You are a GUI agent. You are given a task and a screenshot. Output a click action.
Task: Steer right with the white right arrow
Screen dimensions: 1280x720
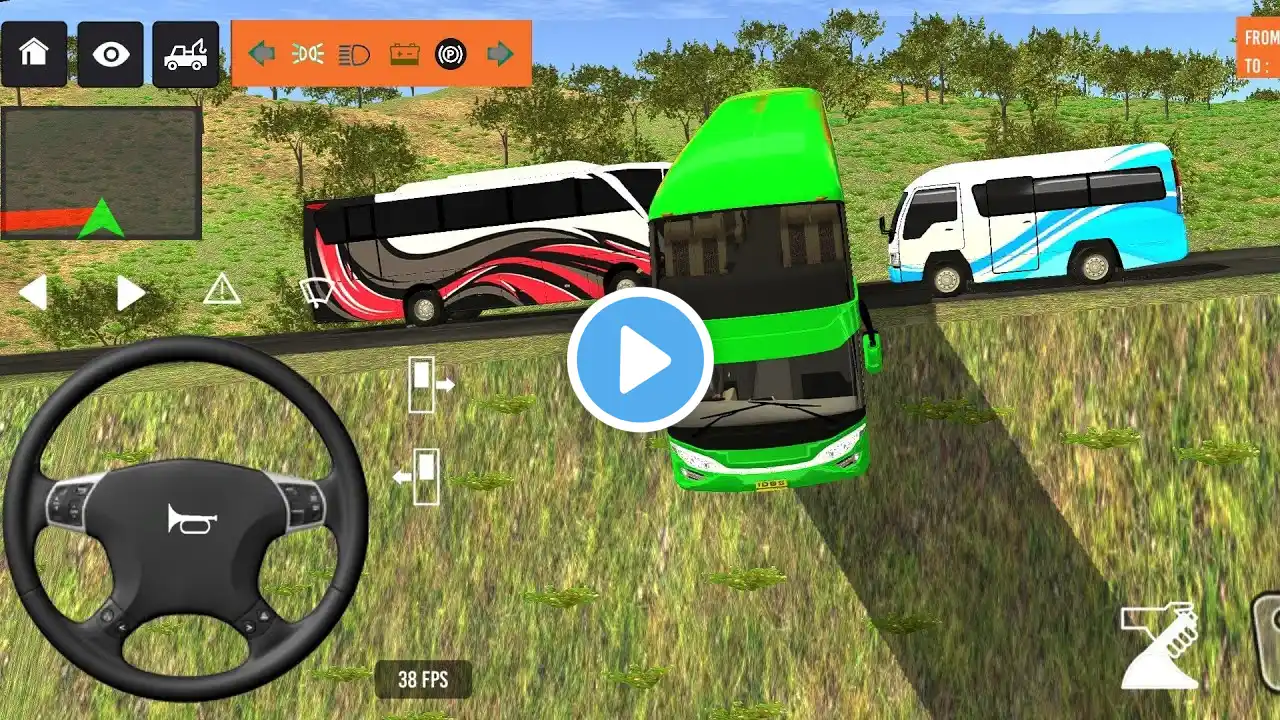click(130, 293)
